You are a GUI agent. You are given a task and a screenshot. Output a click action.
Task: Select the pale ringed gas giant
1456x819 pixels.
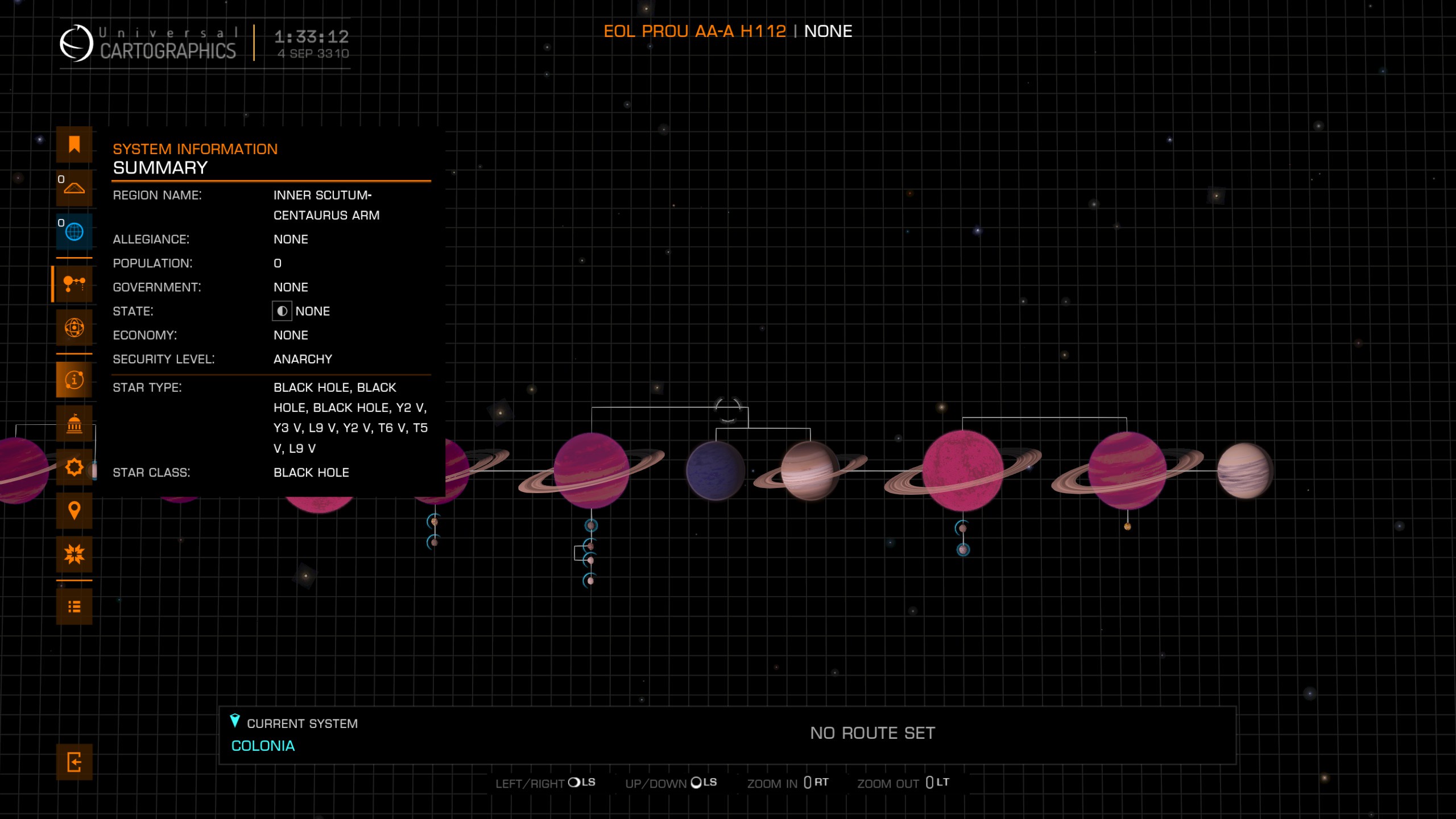tap(809, 471)
